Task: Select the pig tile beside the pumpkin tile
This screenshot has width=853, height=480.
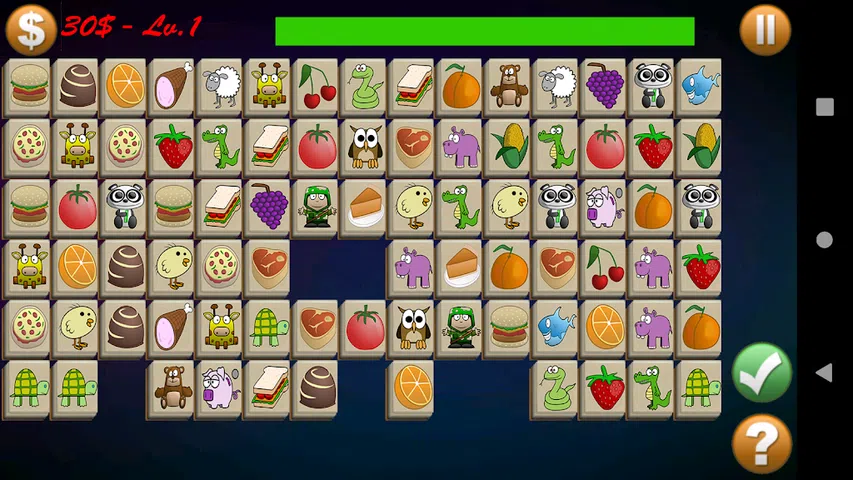Action: tap(604, 207)
